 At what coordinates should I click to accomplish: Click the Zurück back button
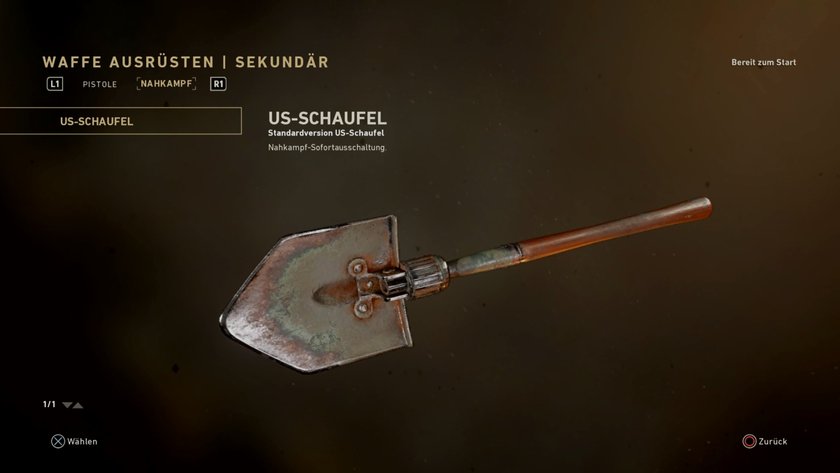[x=765, y=441]
